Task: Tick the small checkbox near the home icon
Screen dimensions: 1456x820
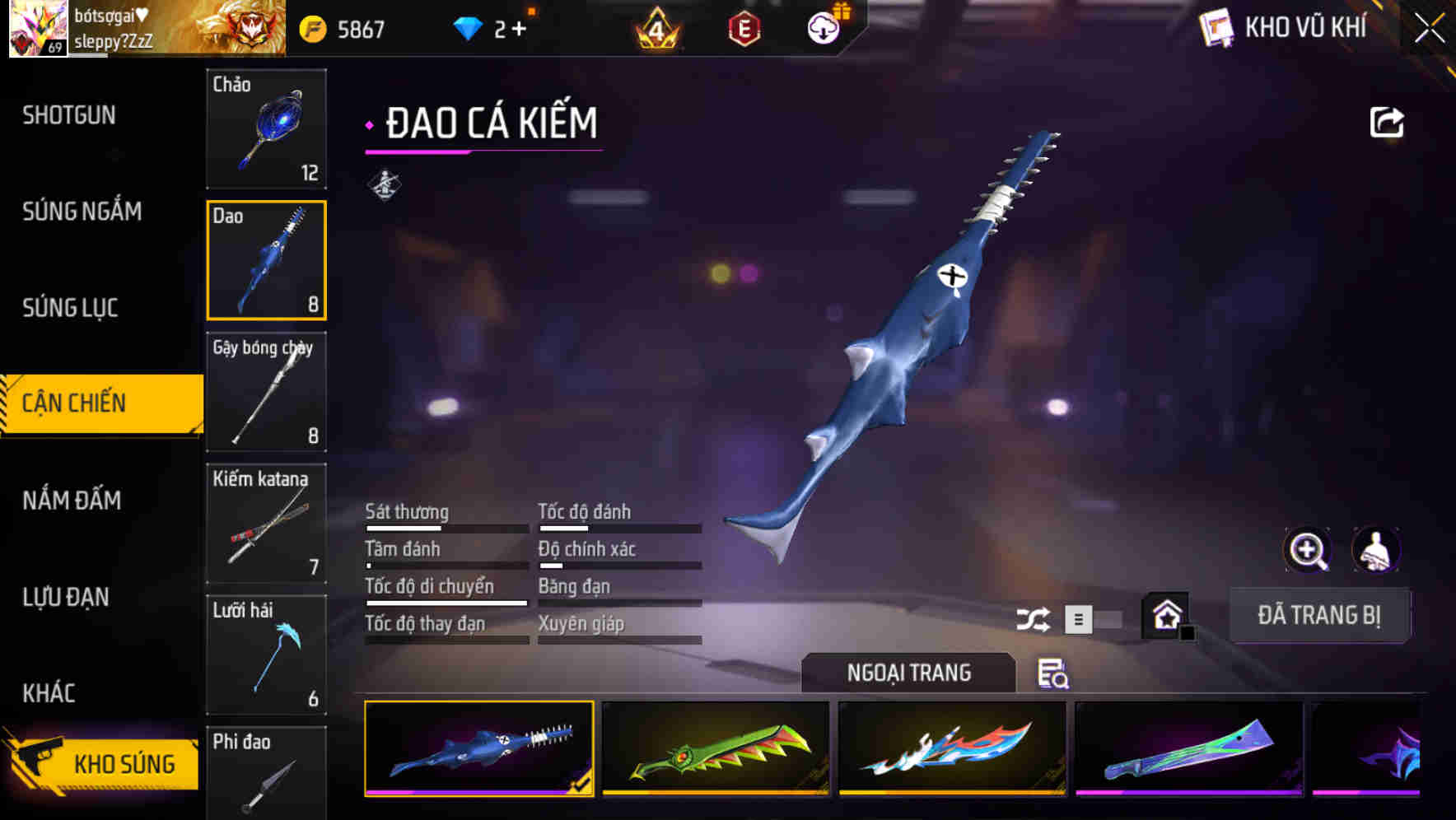Action: coord(1188,634)
